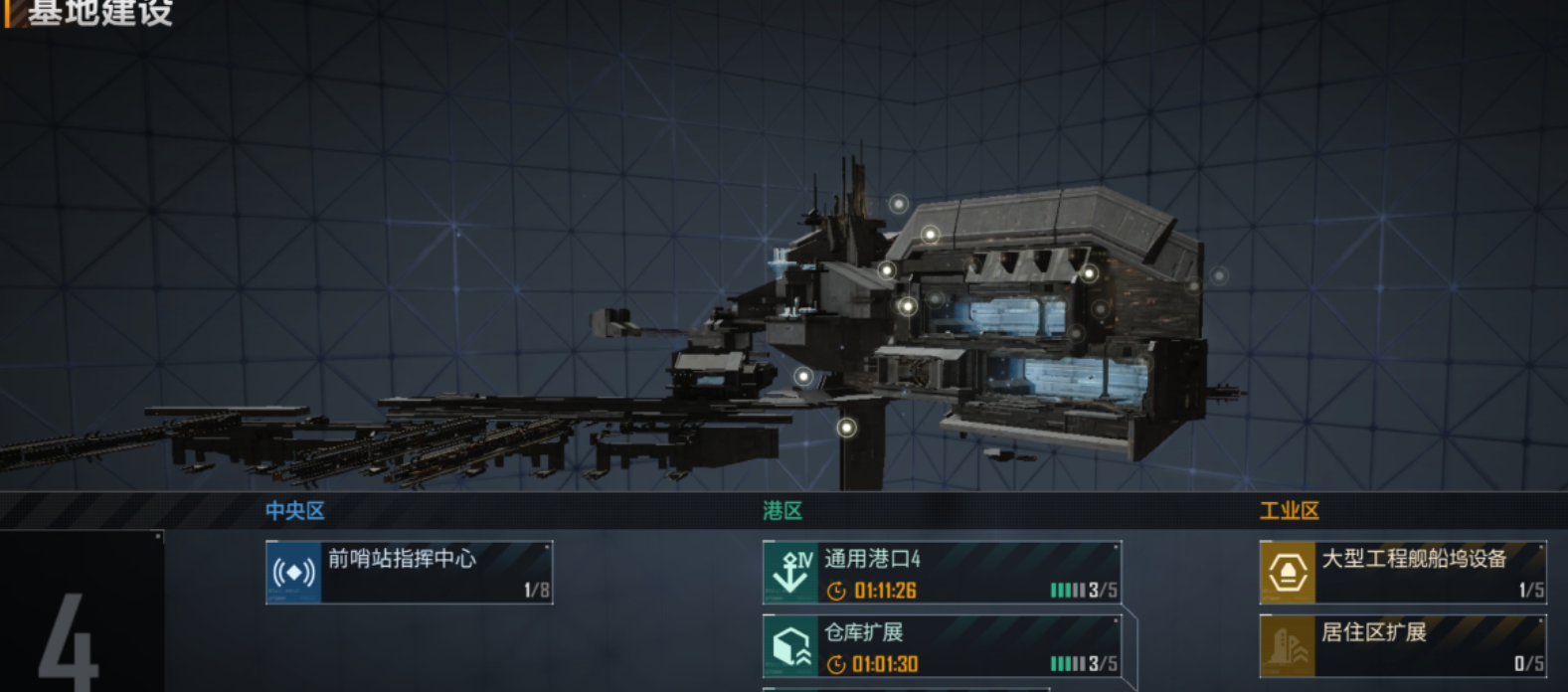Open the 居住区扩展 module
This screenshot has height=692, width=1568.
[1403, 646]
